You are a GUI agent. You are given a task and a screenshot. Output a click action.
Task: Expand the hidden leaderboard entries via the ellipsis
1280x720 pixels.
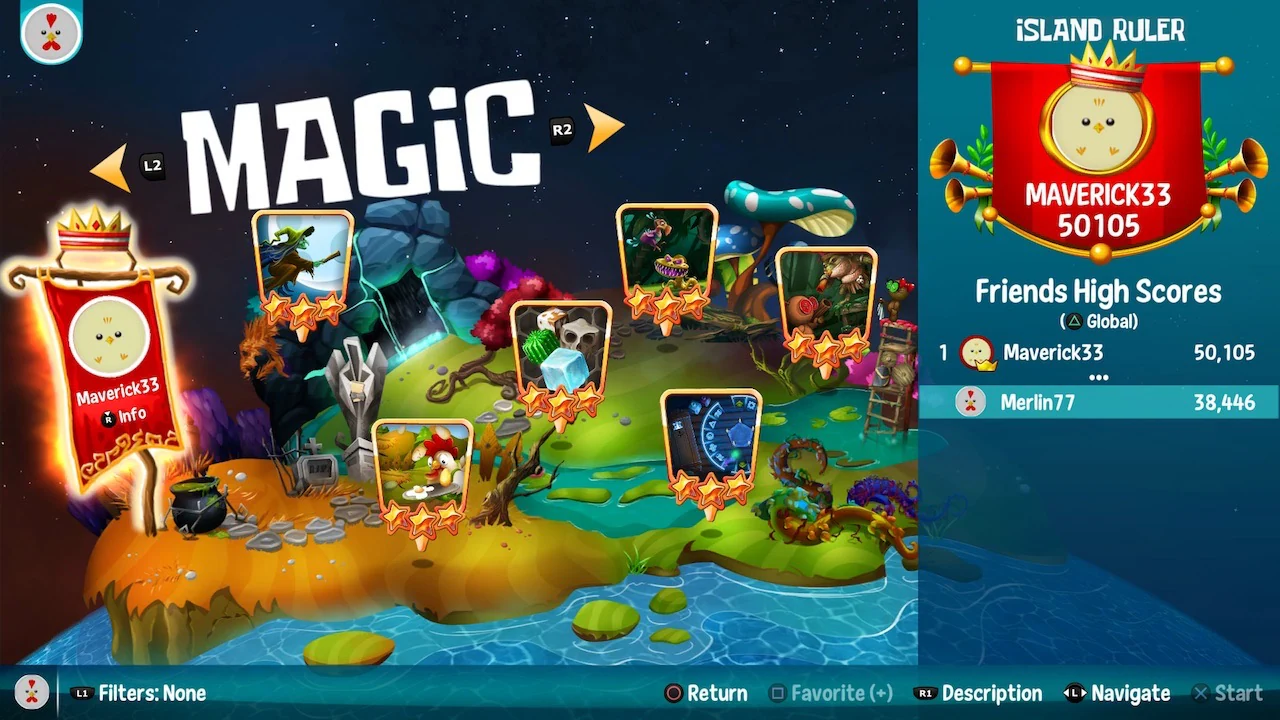coord(1098,375)
